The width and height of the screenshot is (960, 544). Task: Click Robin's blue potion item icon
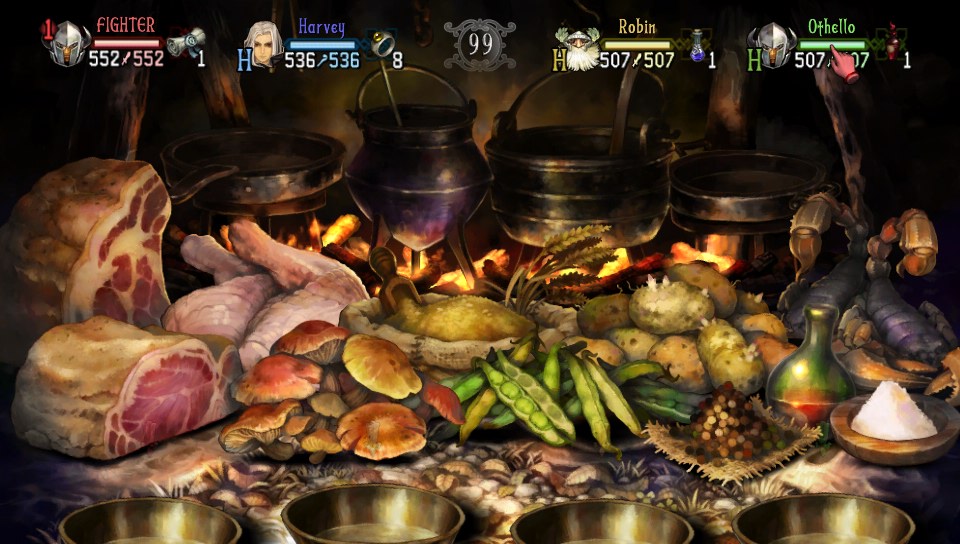point(698,45)
